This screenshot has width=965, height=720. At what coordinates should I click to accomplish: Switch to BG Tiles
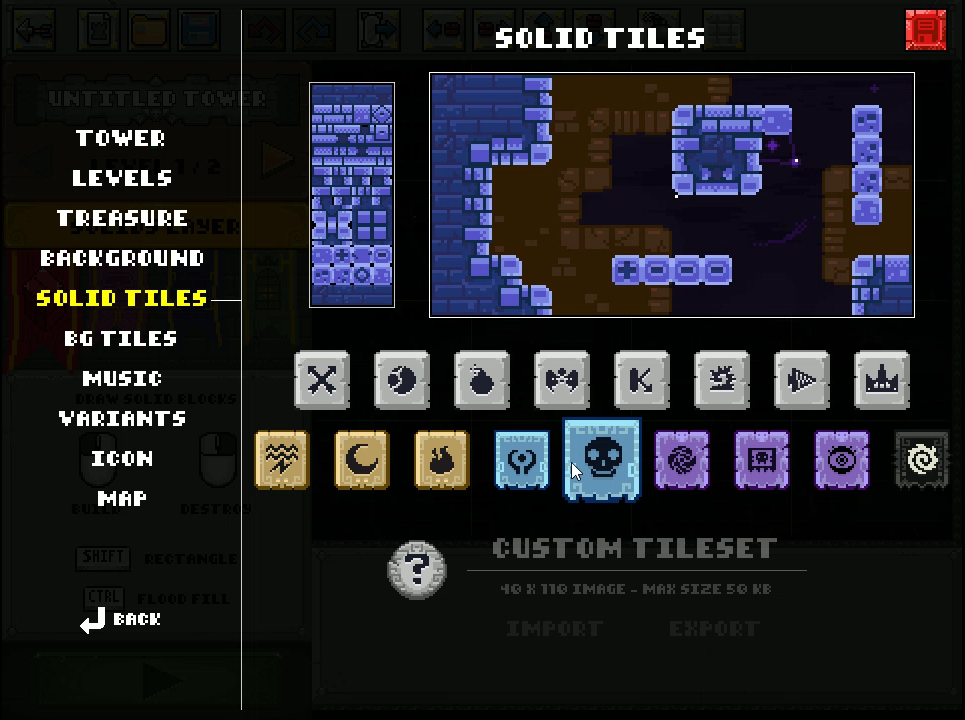121,338
